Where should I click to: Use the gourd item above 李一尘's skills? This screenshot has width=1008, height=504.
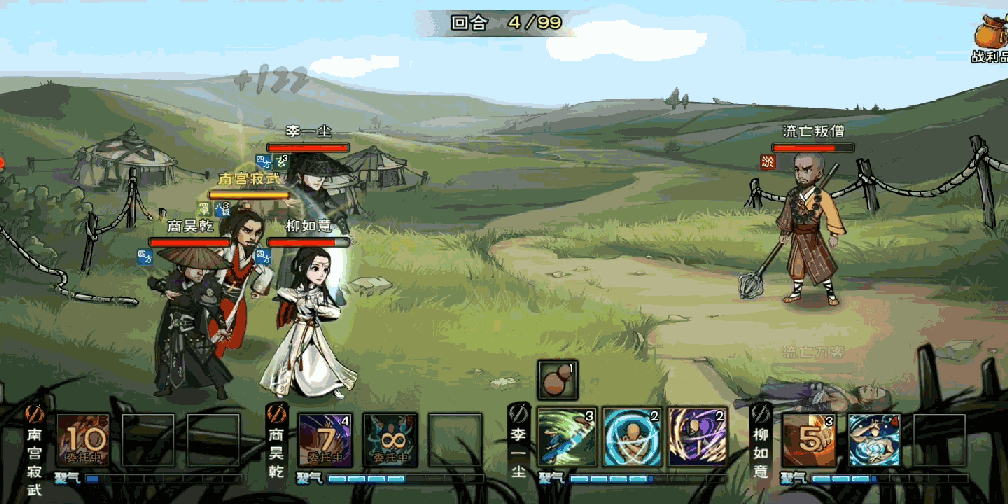[556, 380]
